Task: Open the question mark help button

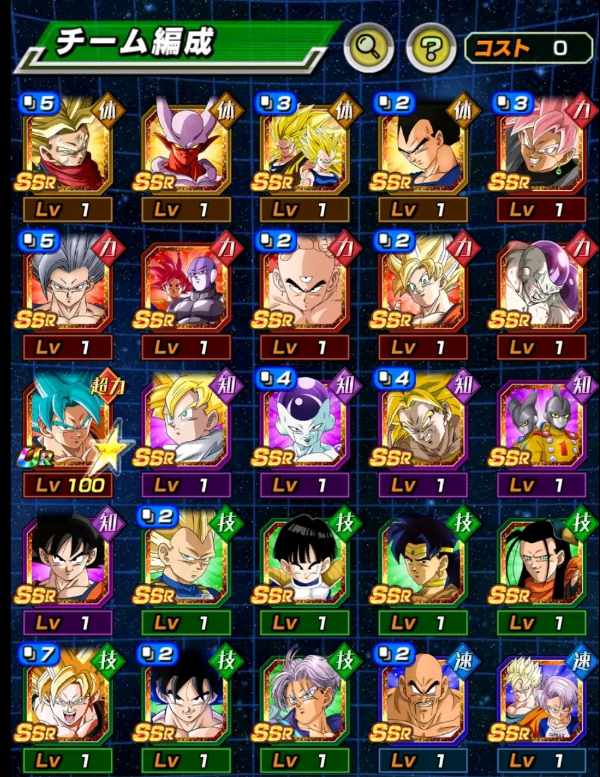Action: click(429, 46)
